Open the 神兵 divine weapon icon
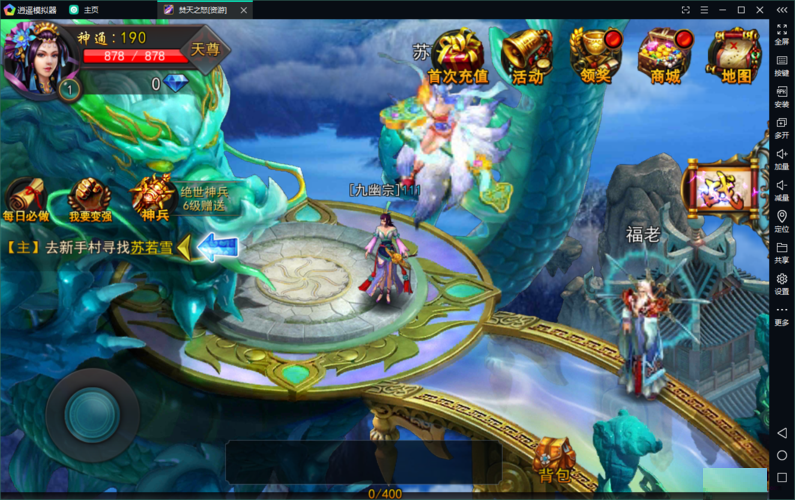Screen dimensions: 795x500 pyautogui.click(x=153, y=195)
